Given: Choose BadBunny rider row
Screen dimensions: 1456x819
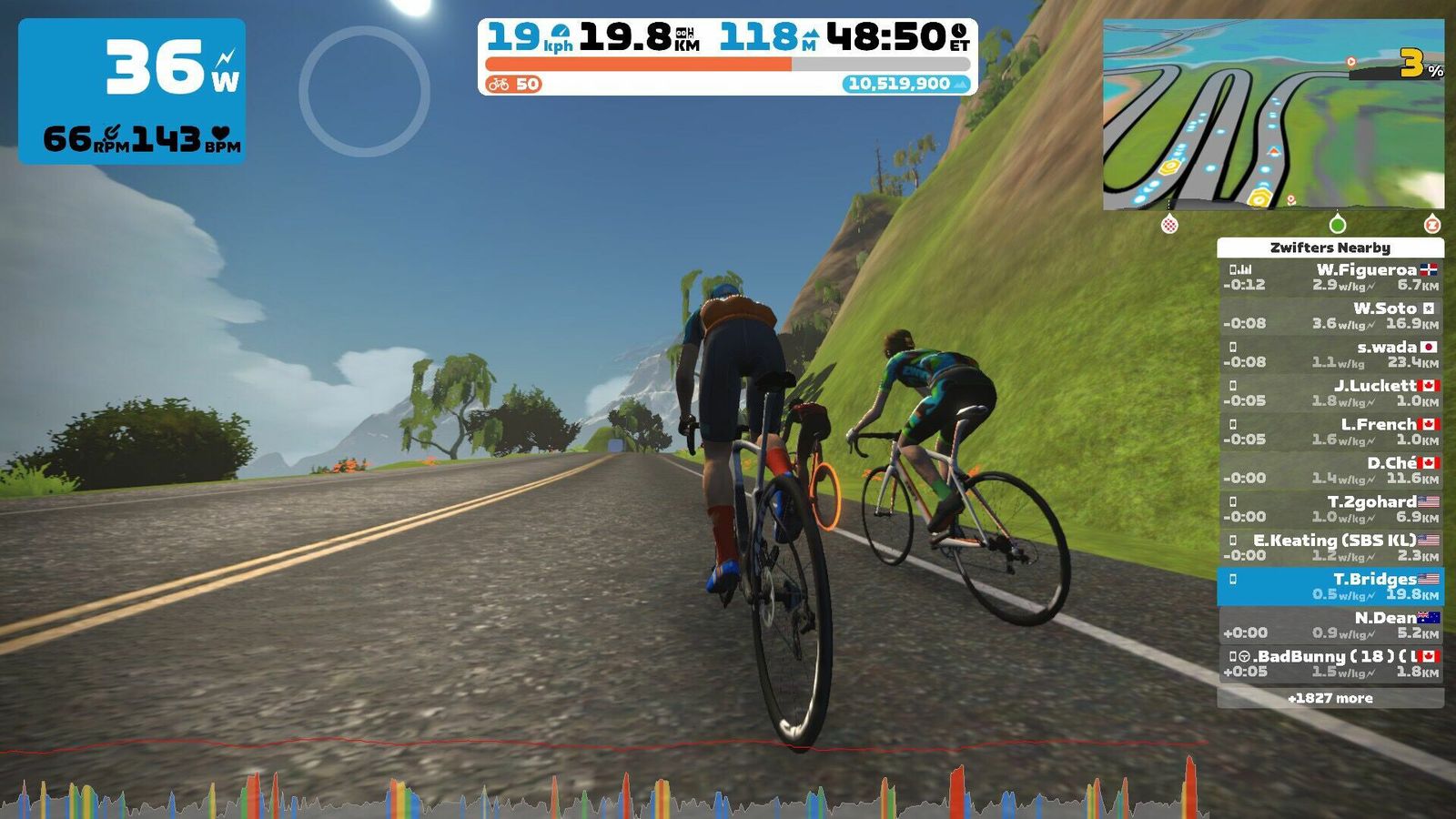Looking at the screenshot, I should click(x=1330, y=663).
